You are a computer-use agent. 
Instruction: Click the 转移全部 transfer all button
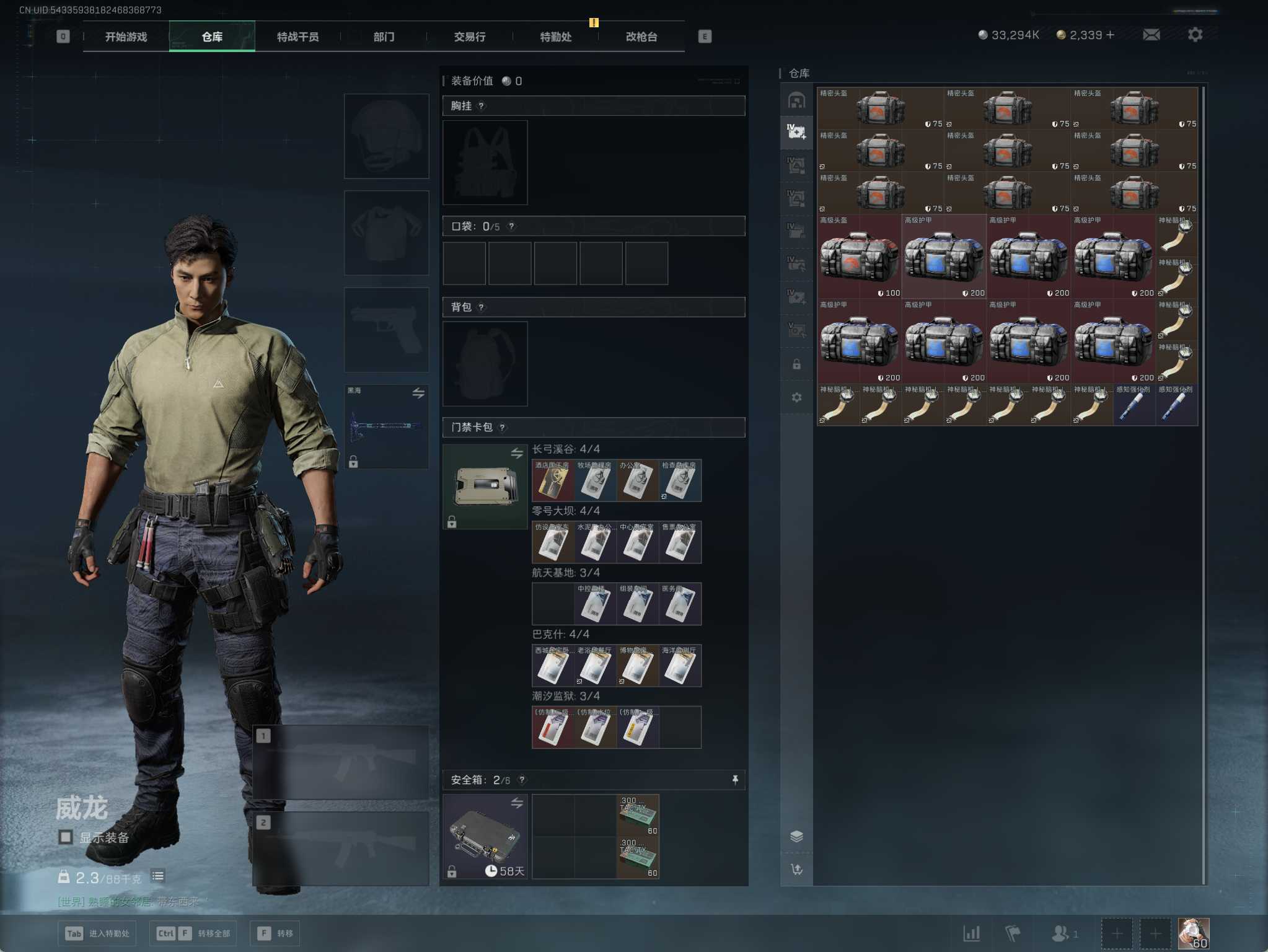click(x=193, y=933)
